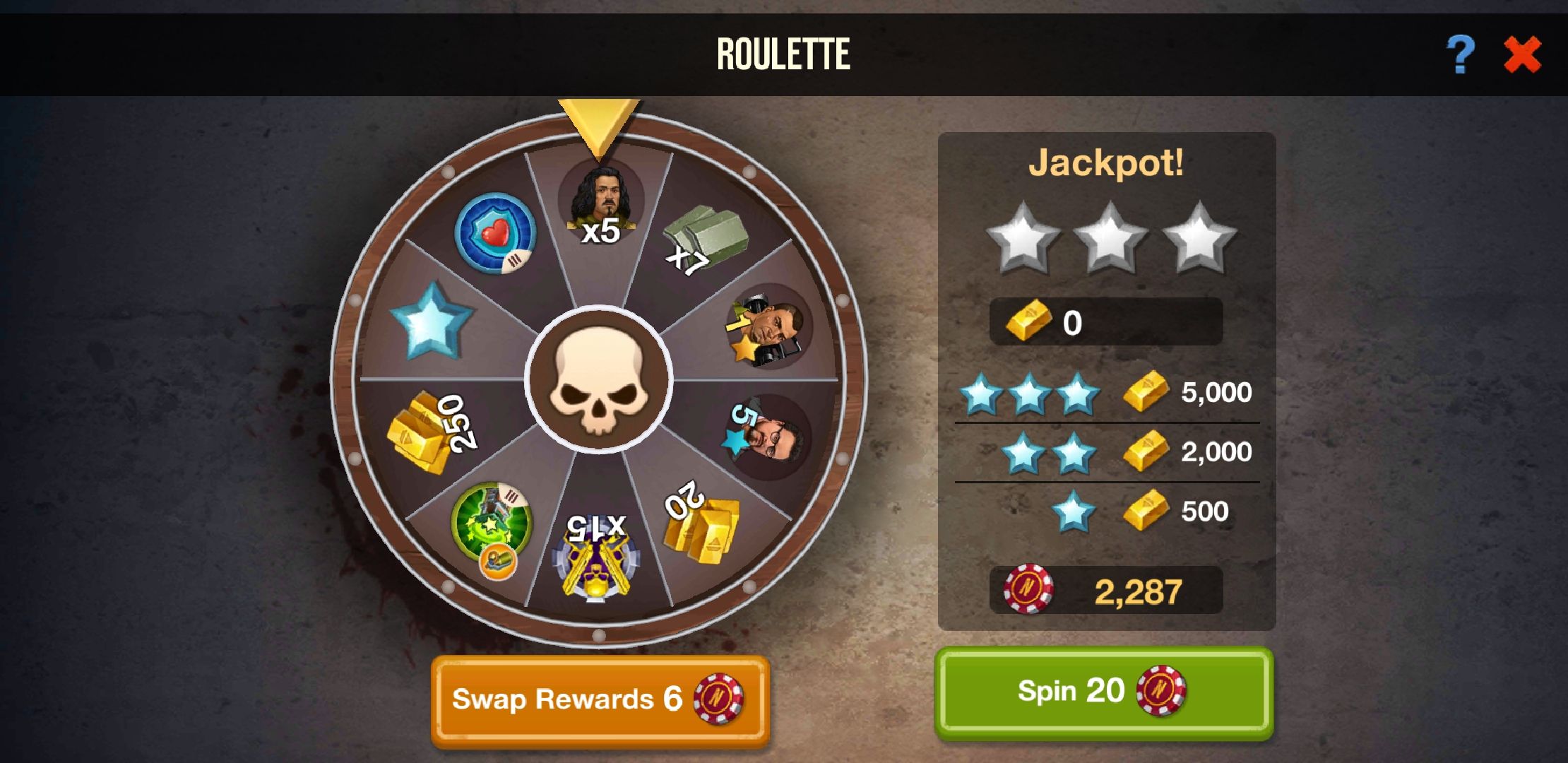The width and height of the screenshot is (1568, 763).
Task: Spin the roulette for 20 chips
Action: (1103, 692)
